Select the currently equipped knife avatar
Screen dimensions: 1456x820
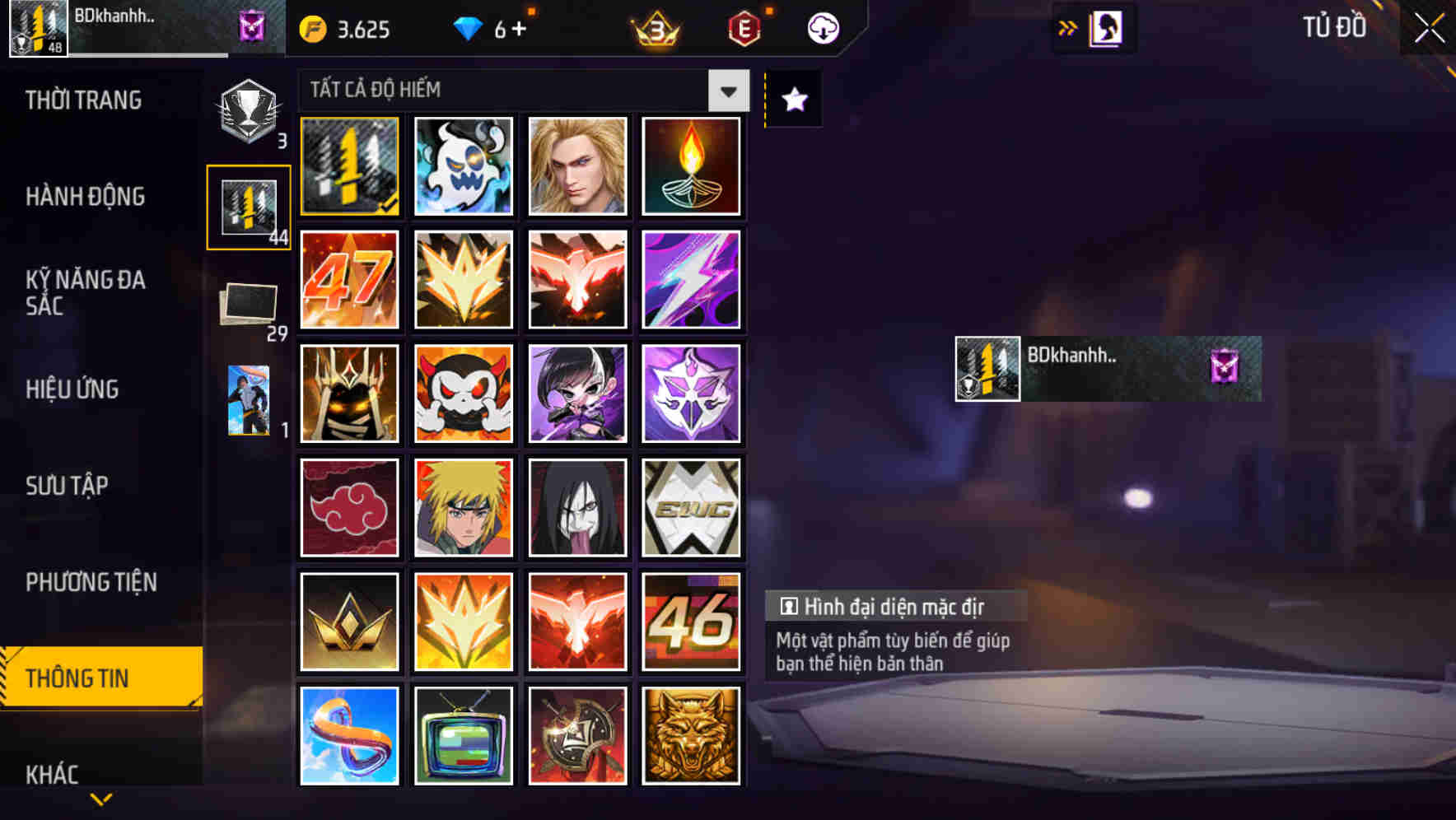[349, 165]
